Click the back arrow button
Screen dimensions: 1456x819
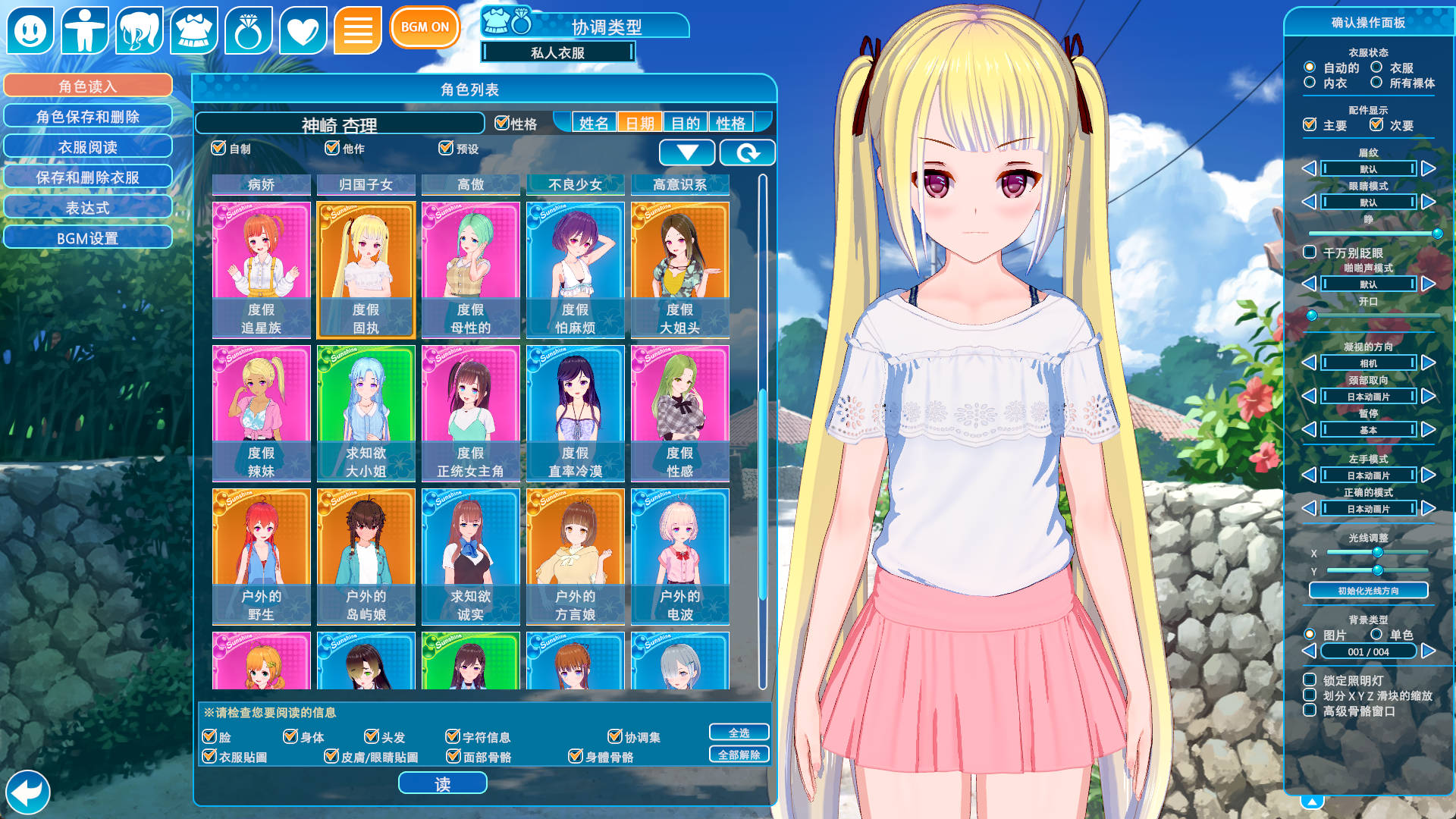[28, 792]
